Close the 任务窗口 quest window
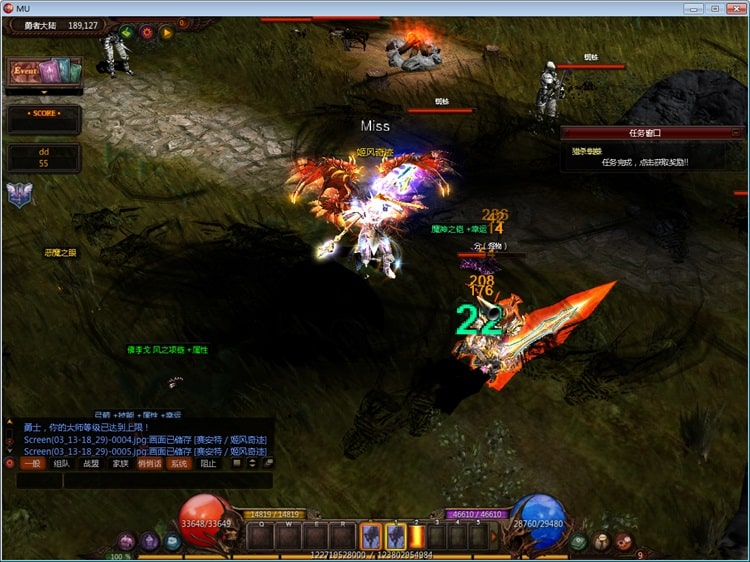 737,132
